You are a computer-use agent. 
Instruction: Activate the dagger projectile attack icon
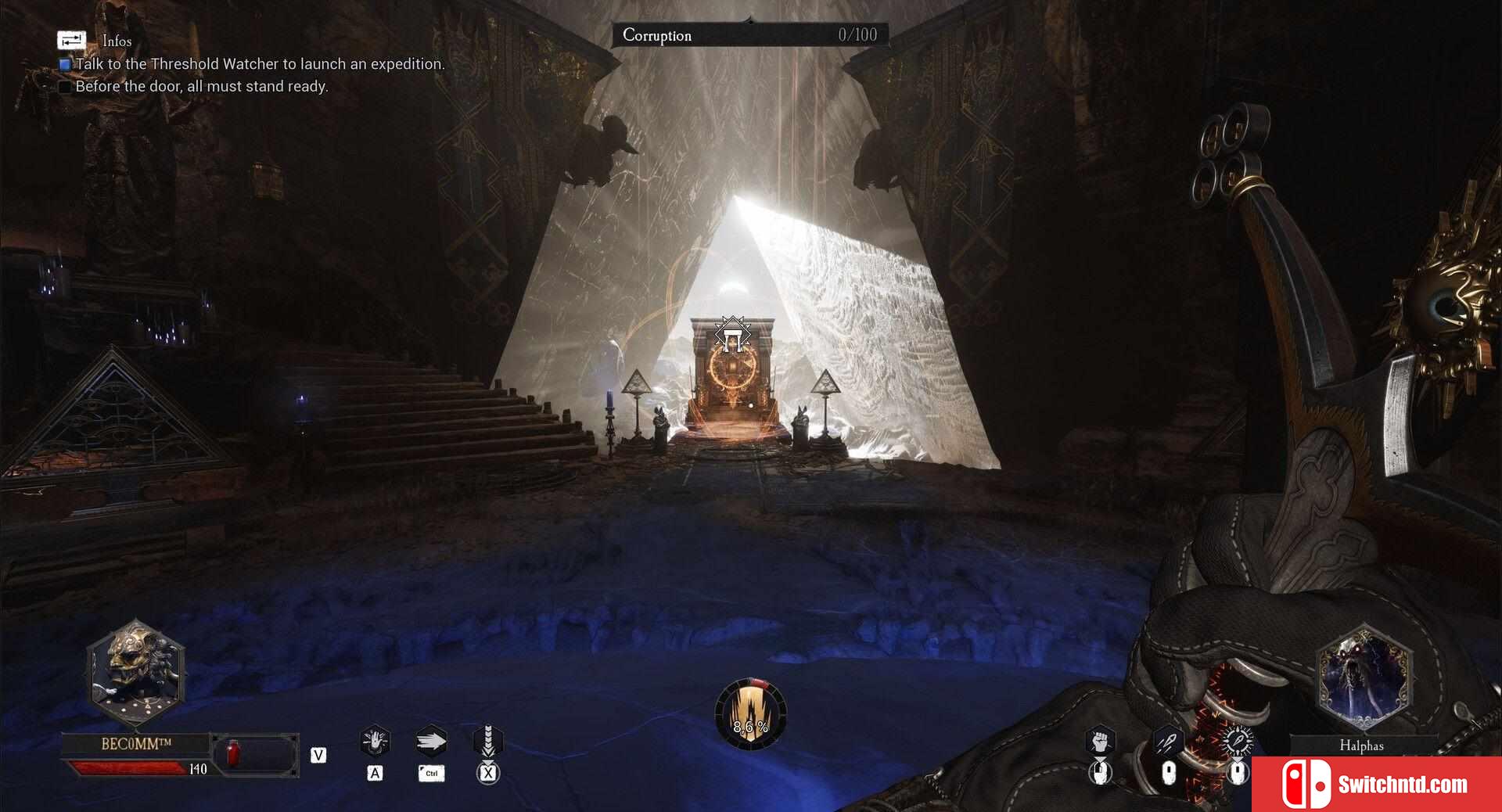coord(1168,739)
